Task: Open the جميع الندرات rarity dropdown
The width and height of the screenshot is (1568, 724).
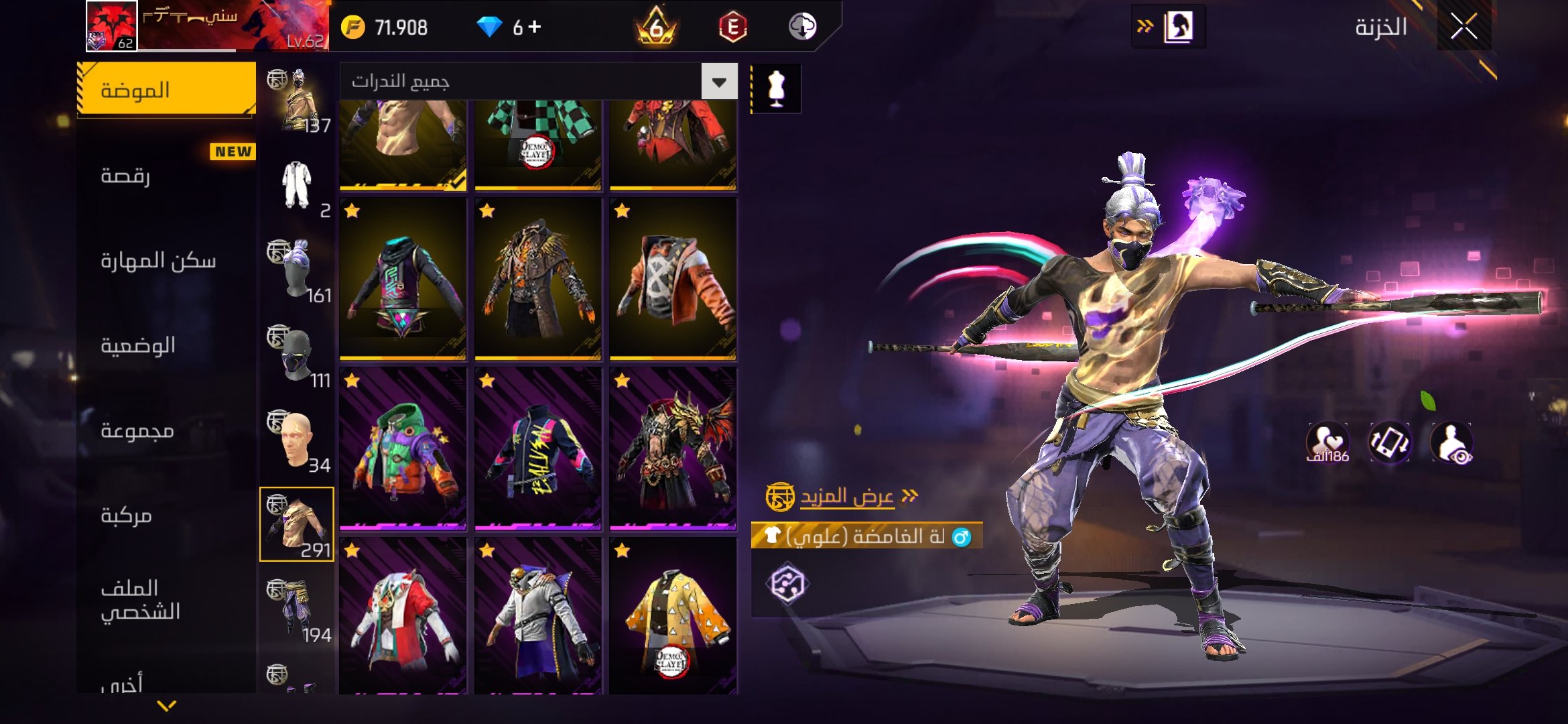Action: tap(719, 82)
